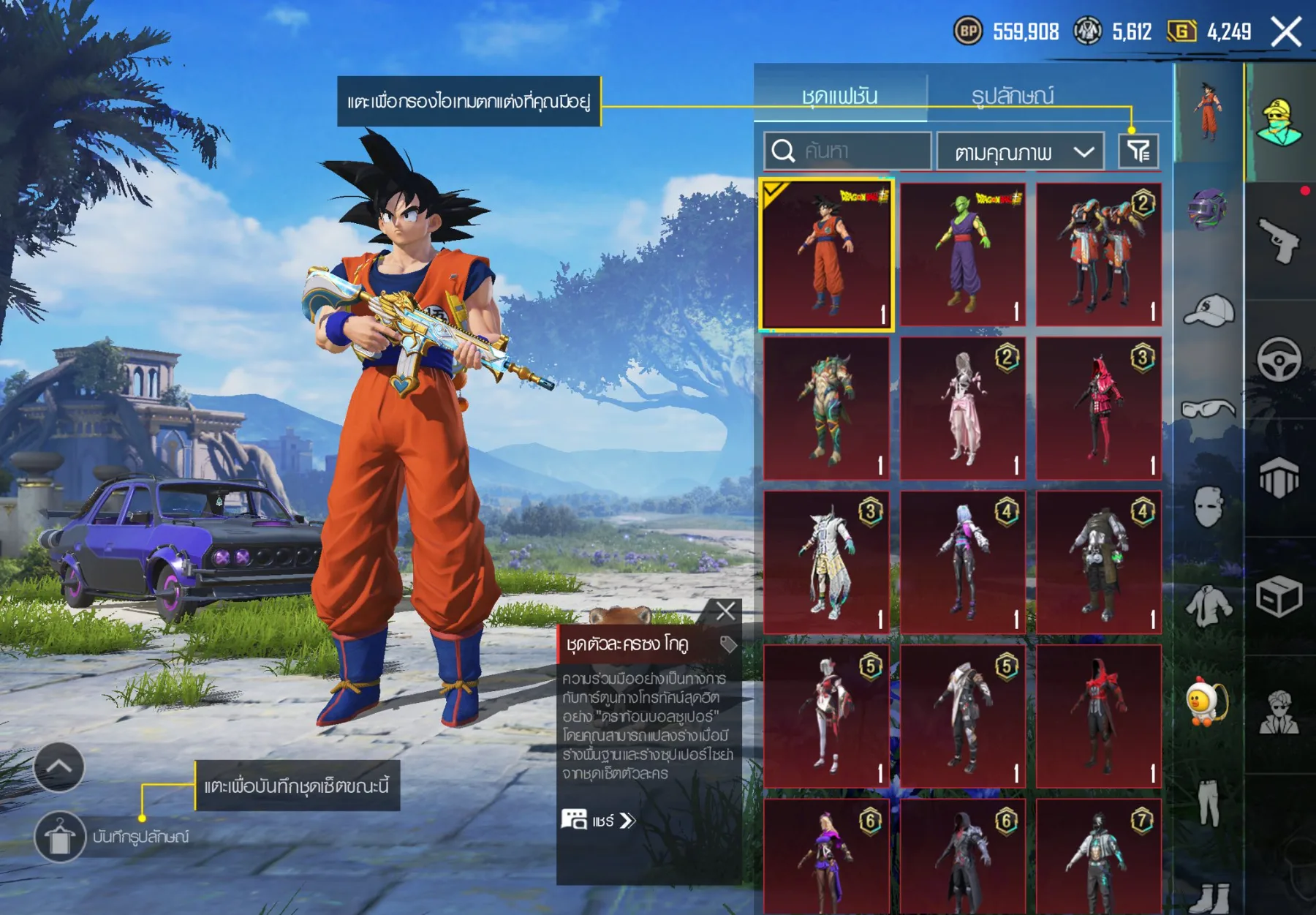Switch to the รูปลักษณ์ tab
1316x915 pixels.
[x=1012, y=96]
